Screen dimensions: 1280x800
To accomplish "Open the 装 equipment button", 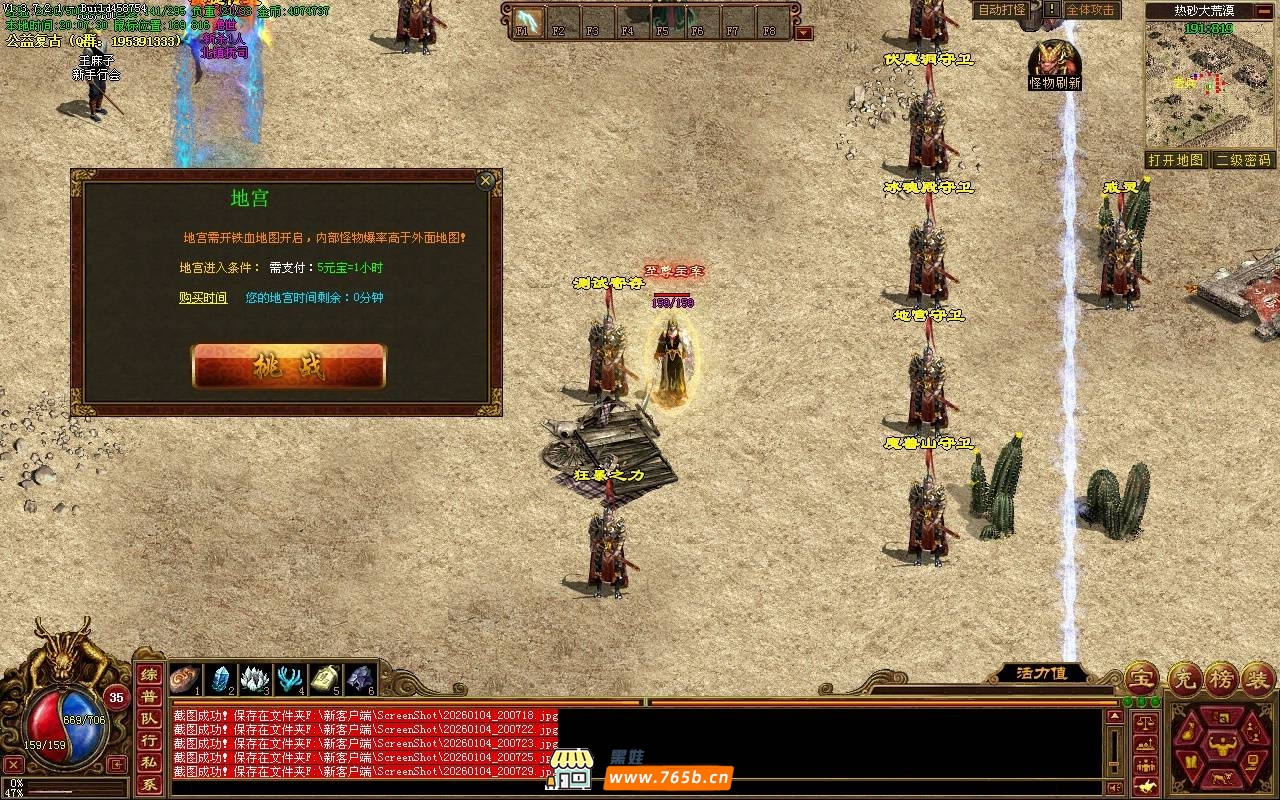I will click(x=1258, y=678).
